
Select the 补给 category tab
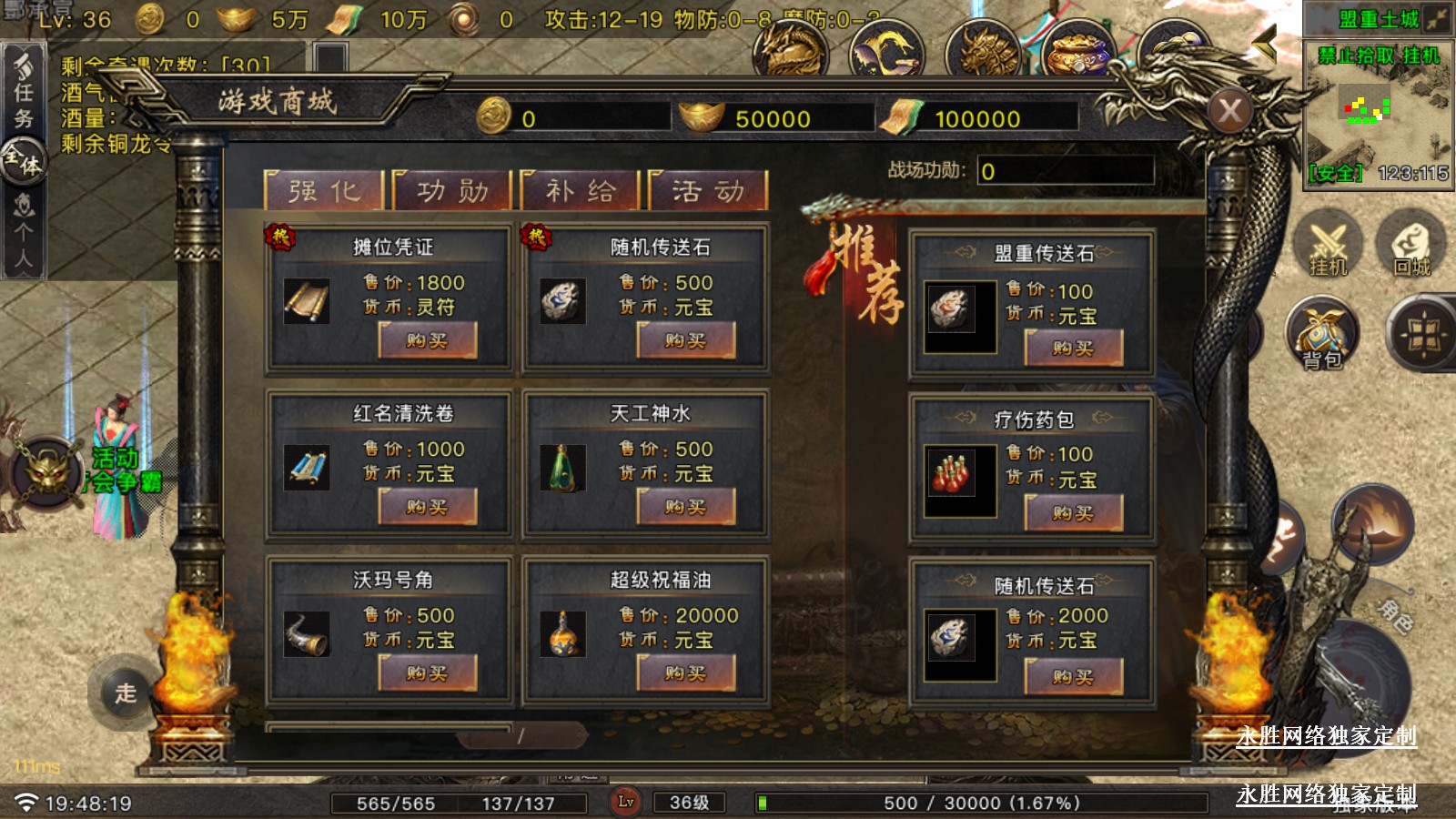(581, 191)
